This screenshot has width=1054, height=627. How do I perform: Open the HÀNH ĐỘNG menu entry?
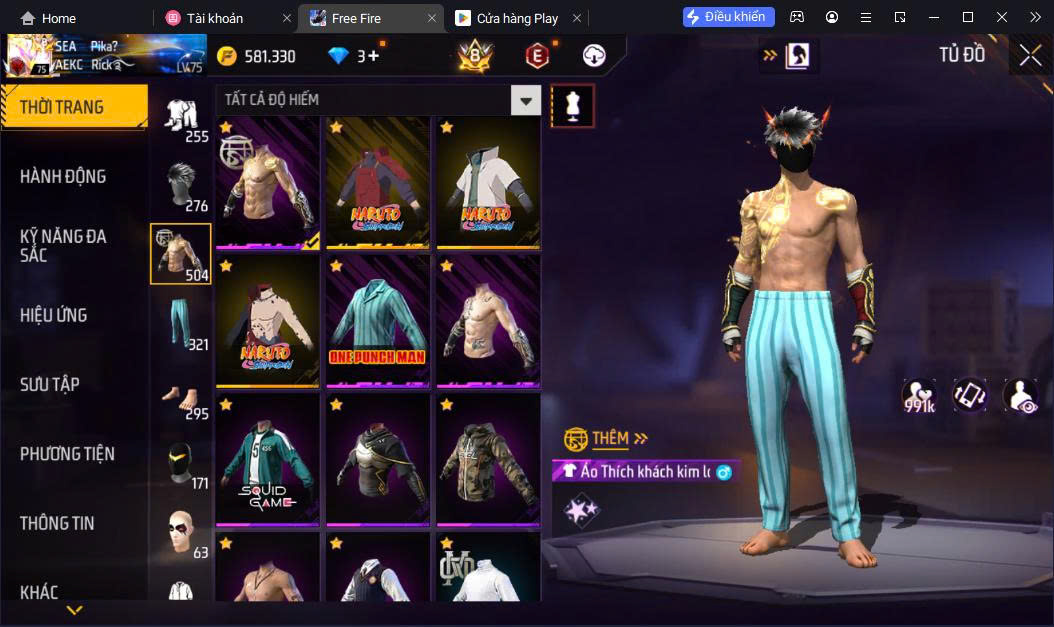[63, 177]
